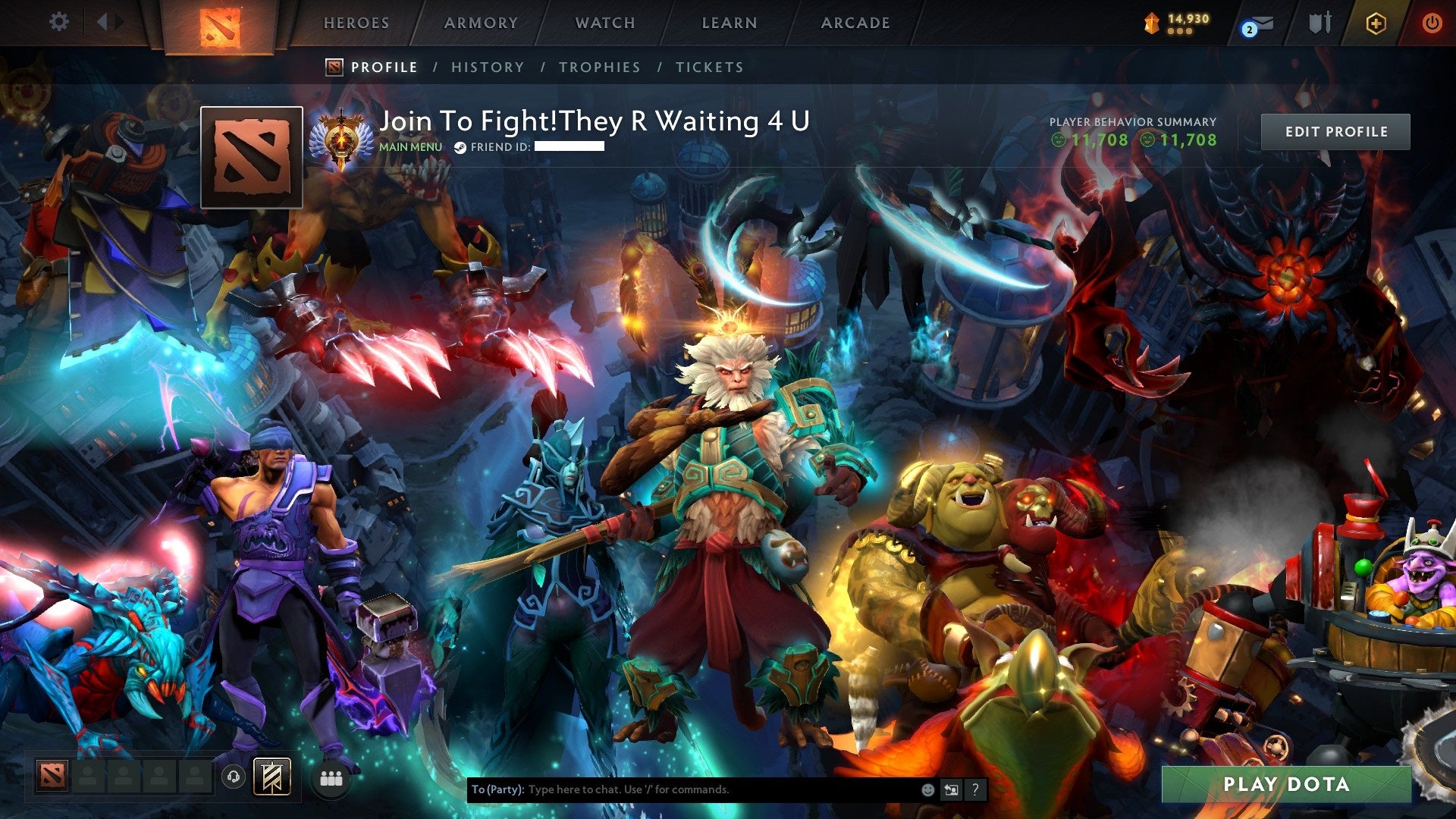Open the help '?' control beside chat
This screenshot has height=819, width=1456.
[975, 789]
